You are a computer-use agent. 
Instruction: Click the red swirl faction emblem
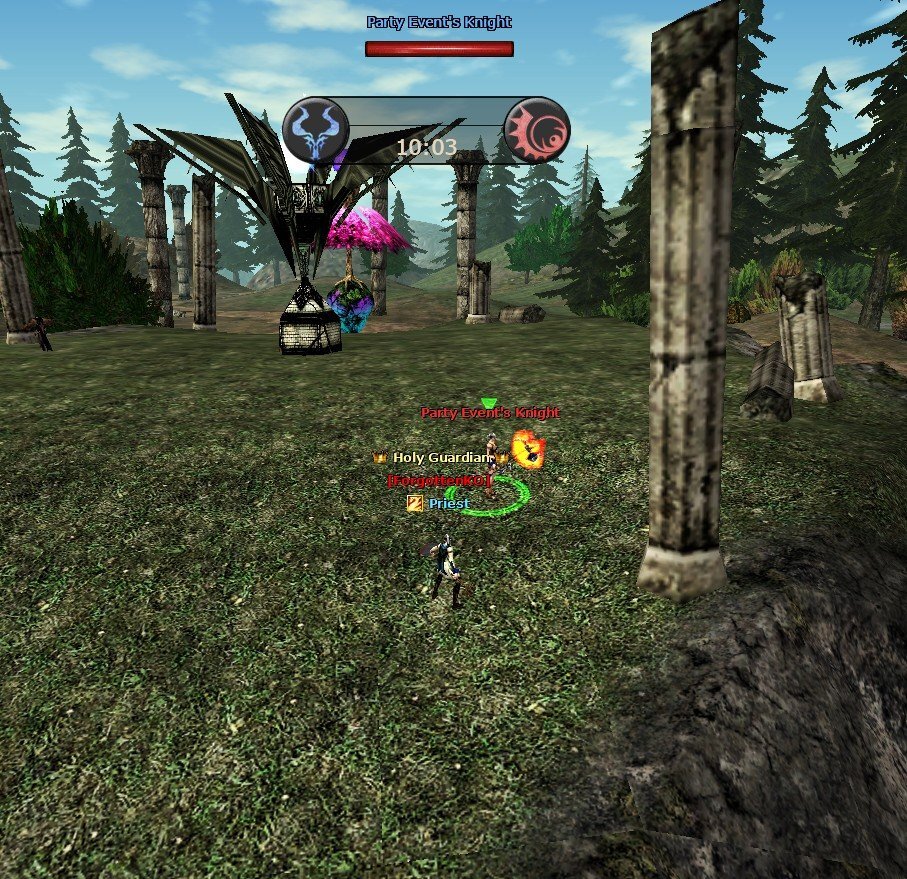click(536, 131)
